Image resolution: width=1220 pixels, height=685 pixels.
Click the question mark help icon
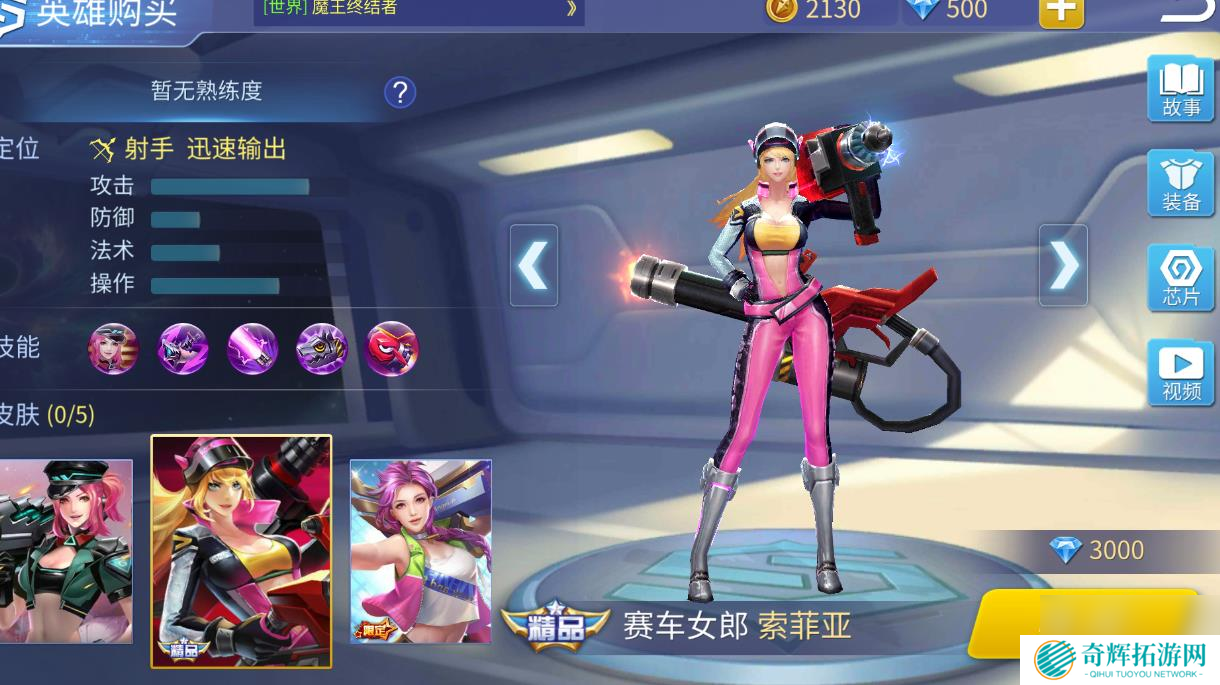click(400, 93)
